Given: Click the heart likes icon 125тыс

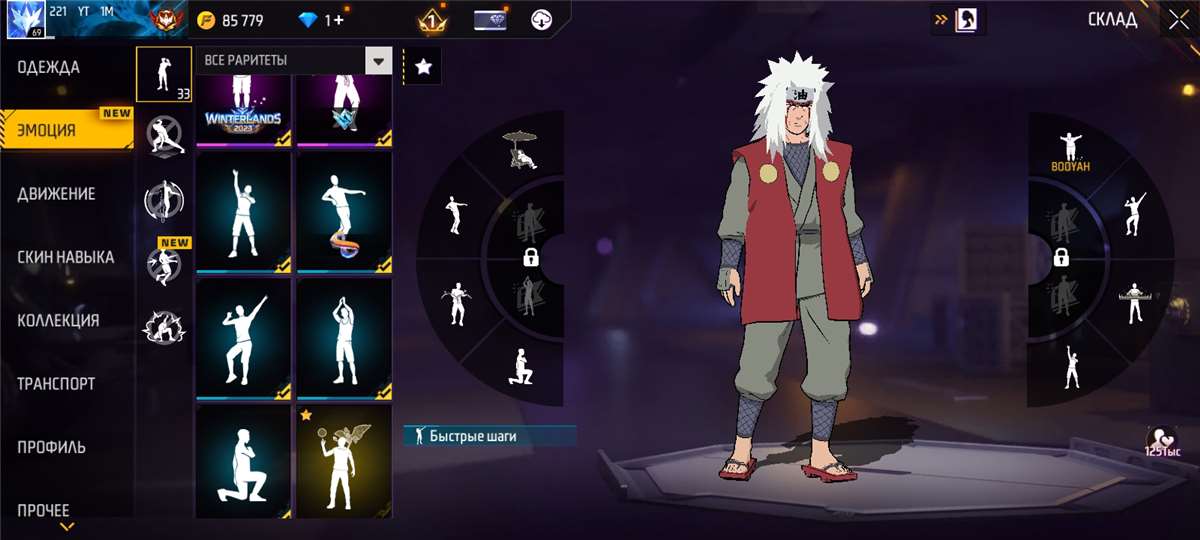Looking at the screenshot, I should 1163,440.
